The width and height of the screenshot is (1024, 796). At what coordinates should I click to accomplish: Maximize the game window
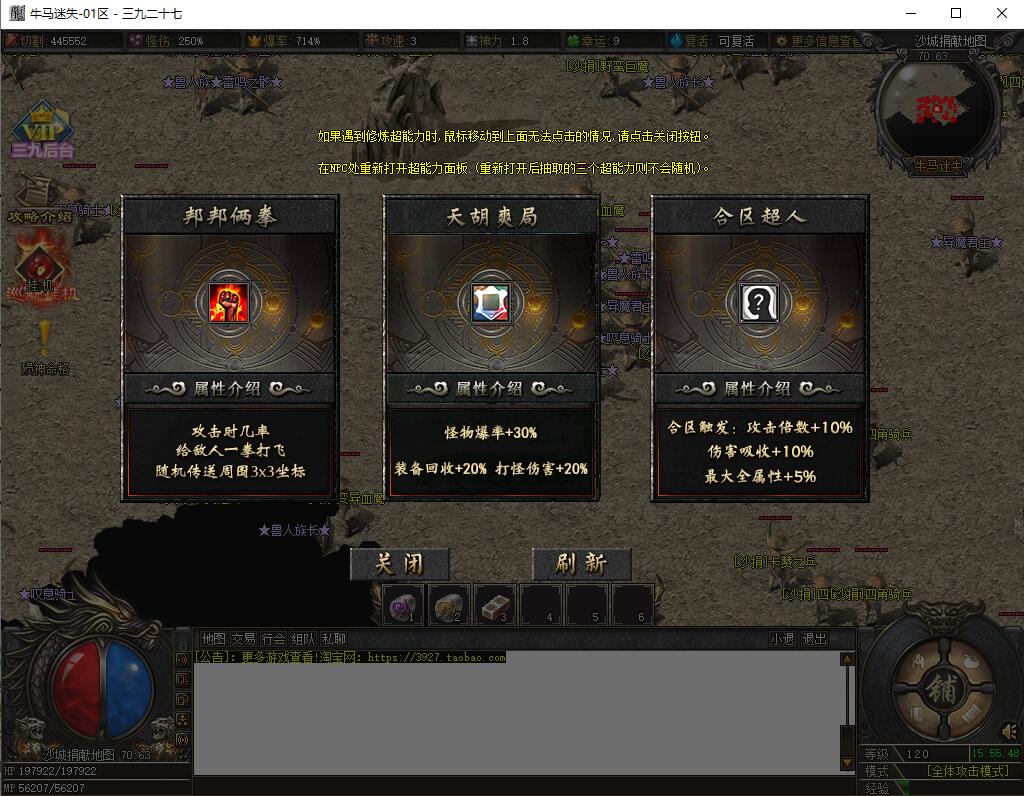(x=955, y=14)
